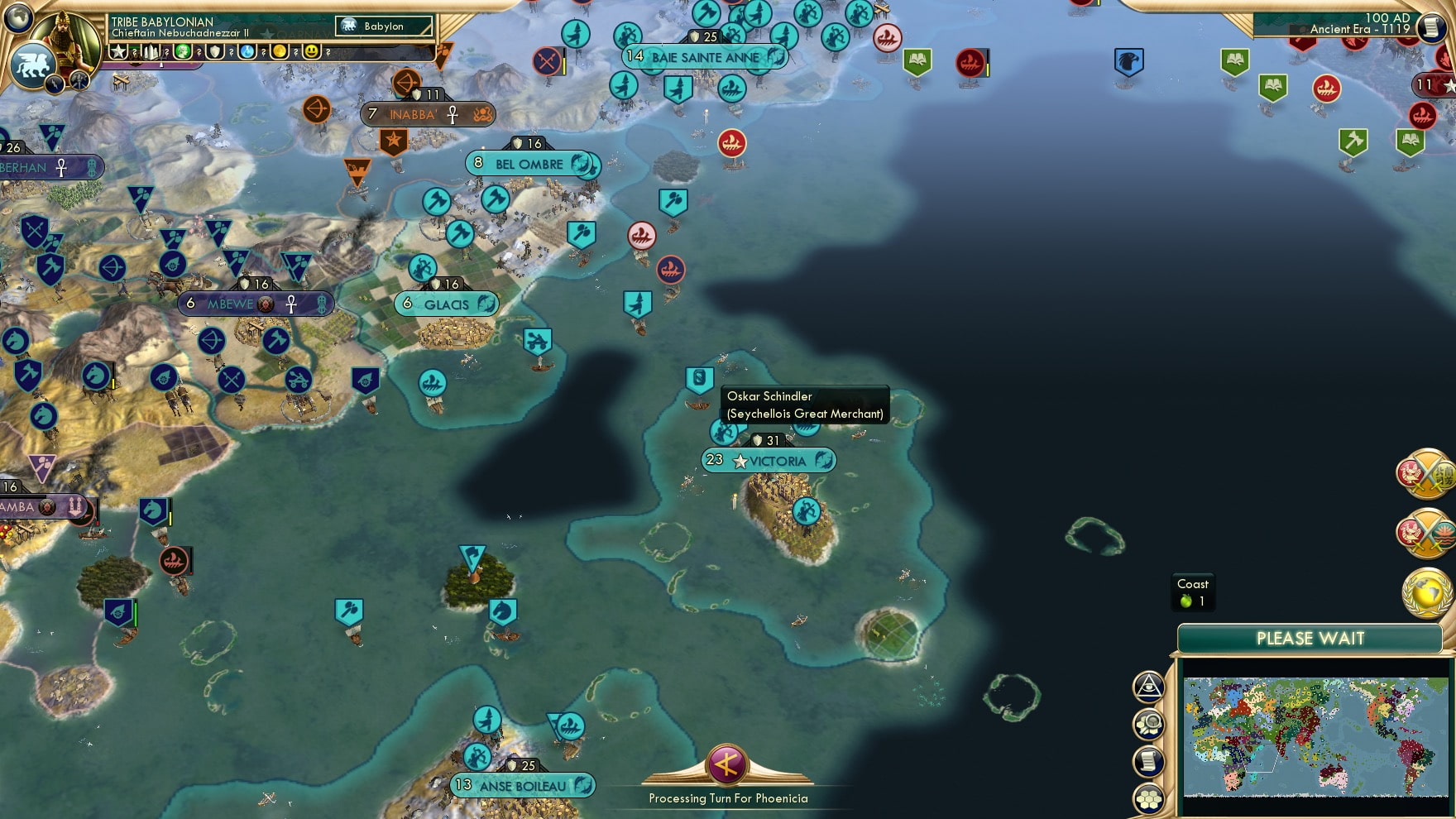The height and width of the screenshot is (819, 1456).
Task: Click the gold coin indicator in top bar
Action: (281, 51)
